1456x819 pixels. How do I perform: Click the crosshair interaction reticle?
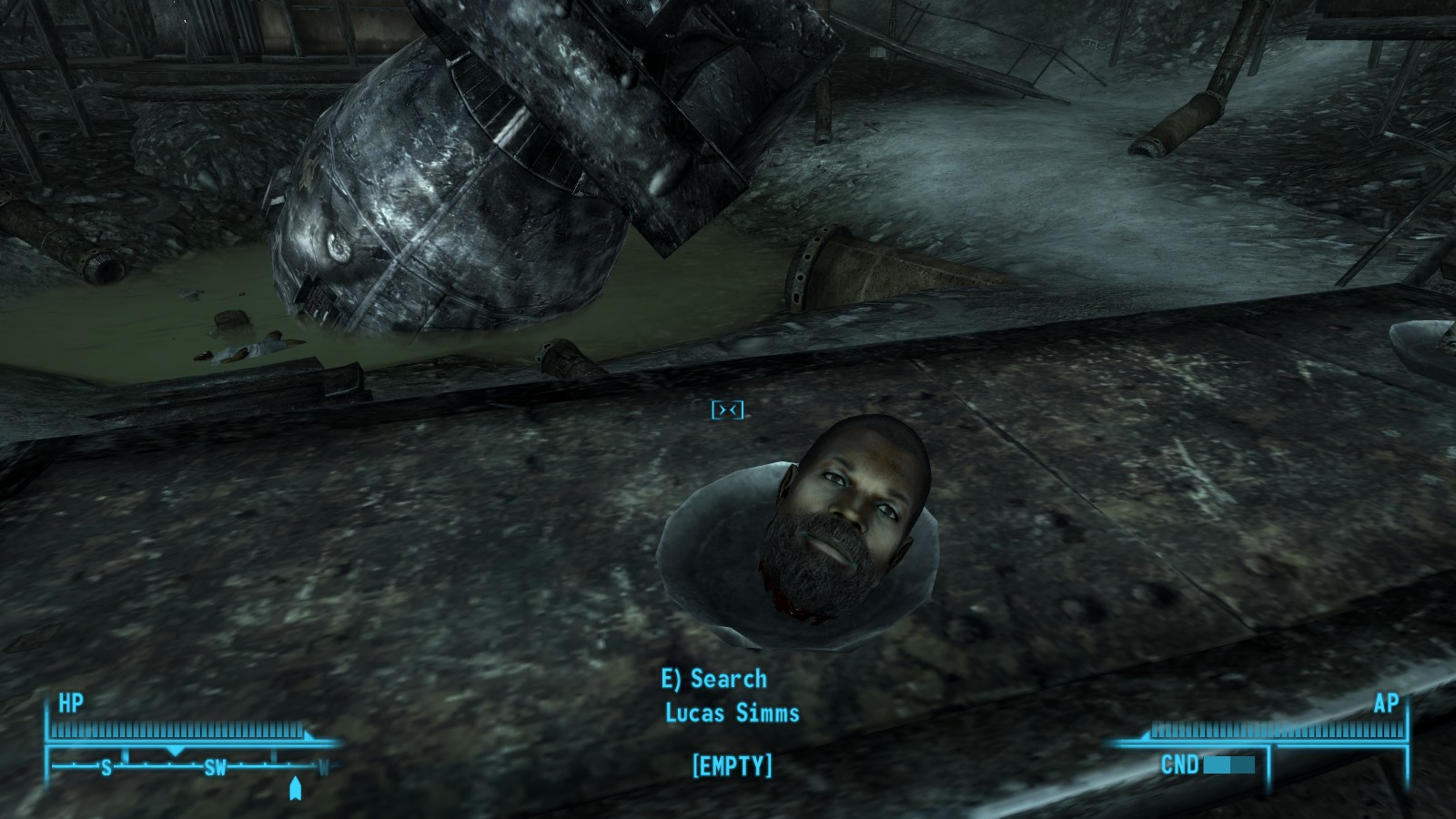(727, 411)
